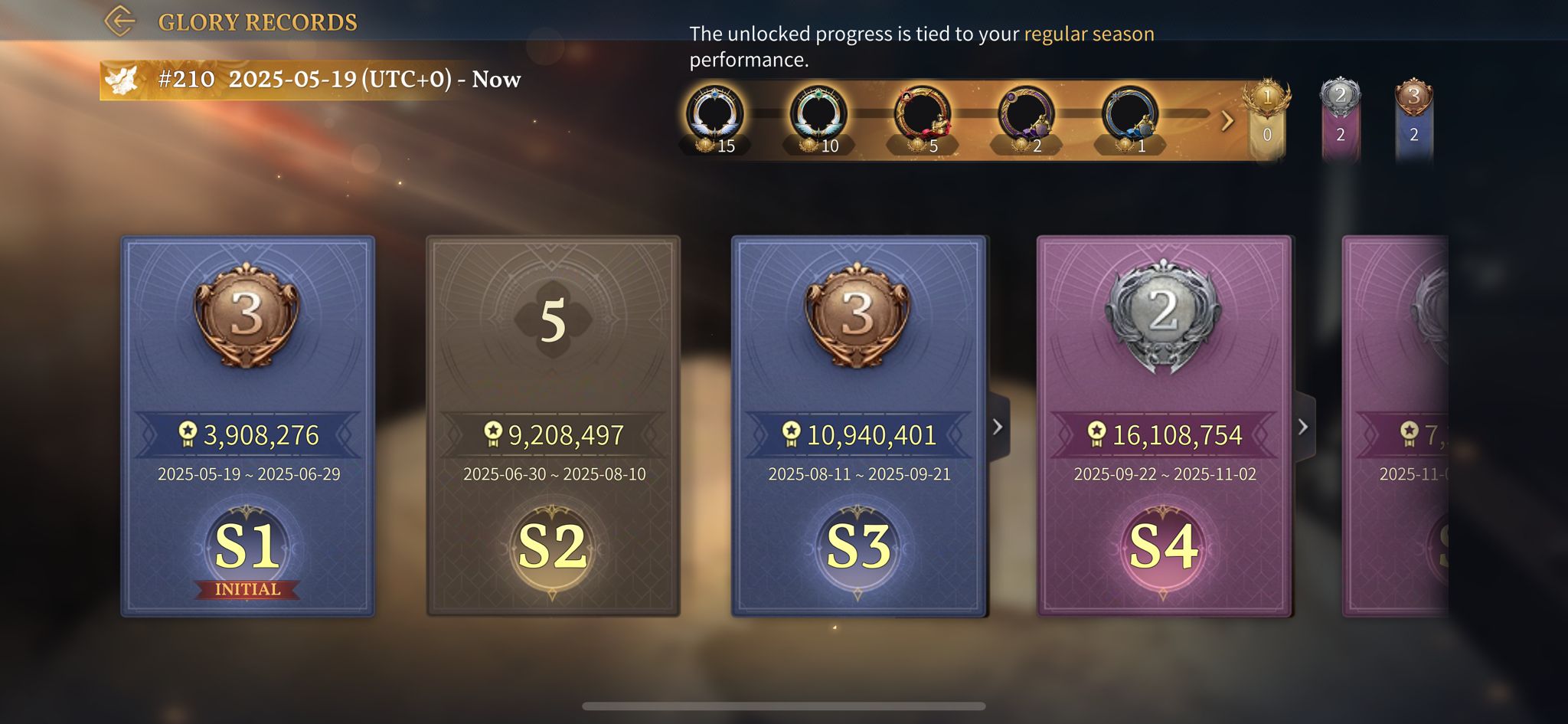Inspect the blue avatar frame requiring 1

pyautogui.click(x=1129, y=116)
